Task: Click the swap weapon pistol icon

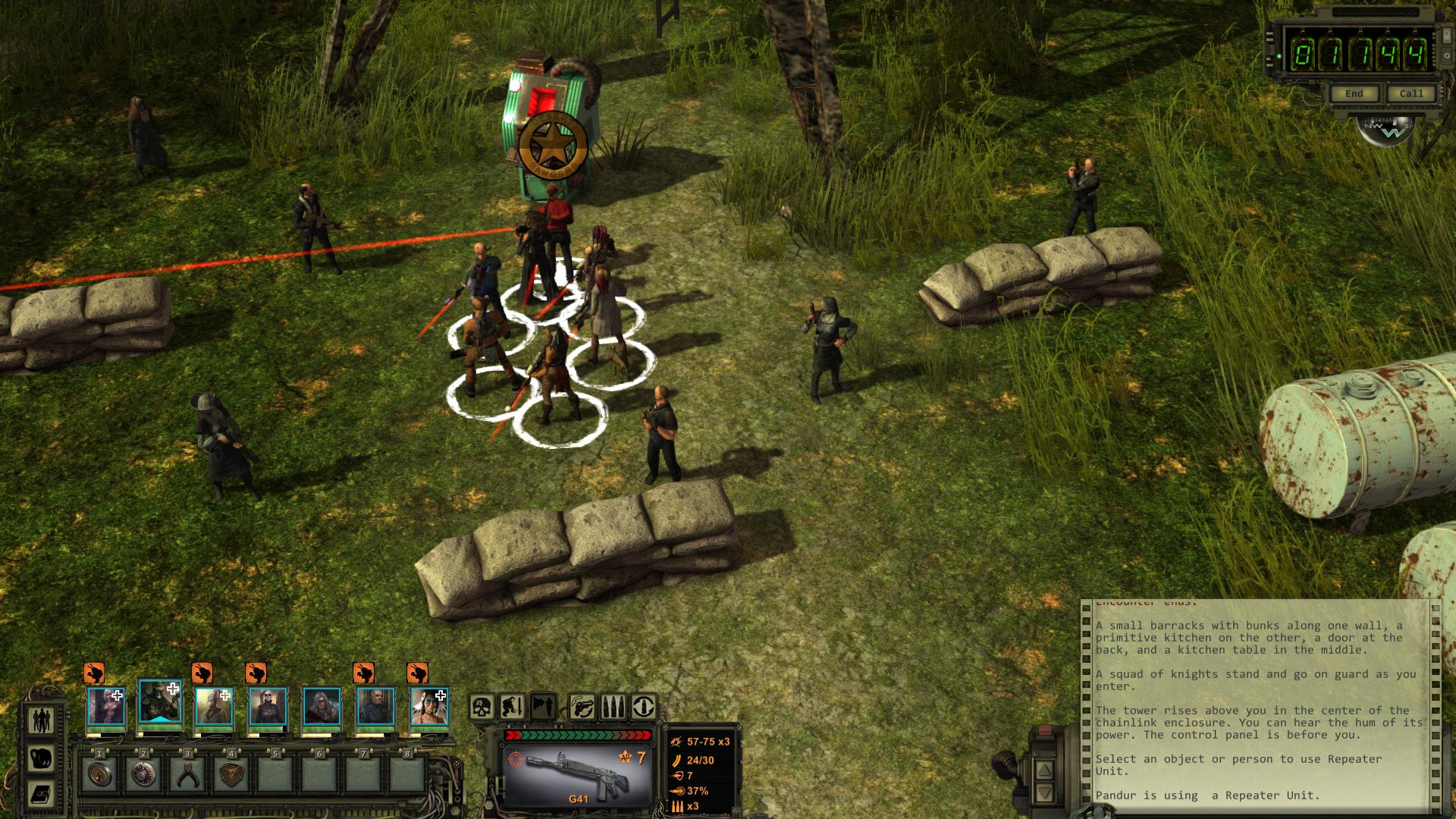Action: pyautogui.click(x=582, y=708)
